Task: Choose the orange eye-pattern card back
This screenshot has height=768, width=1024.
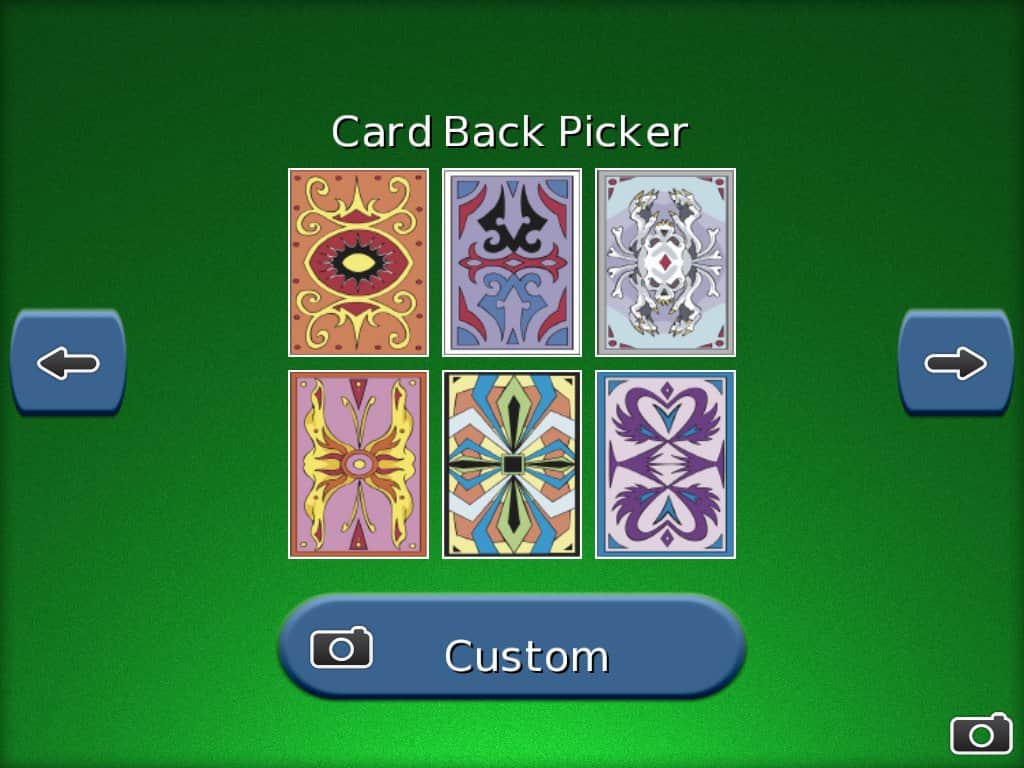Action: coord(358,262)
